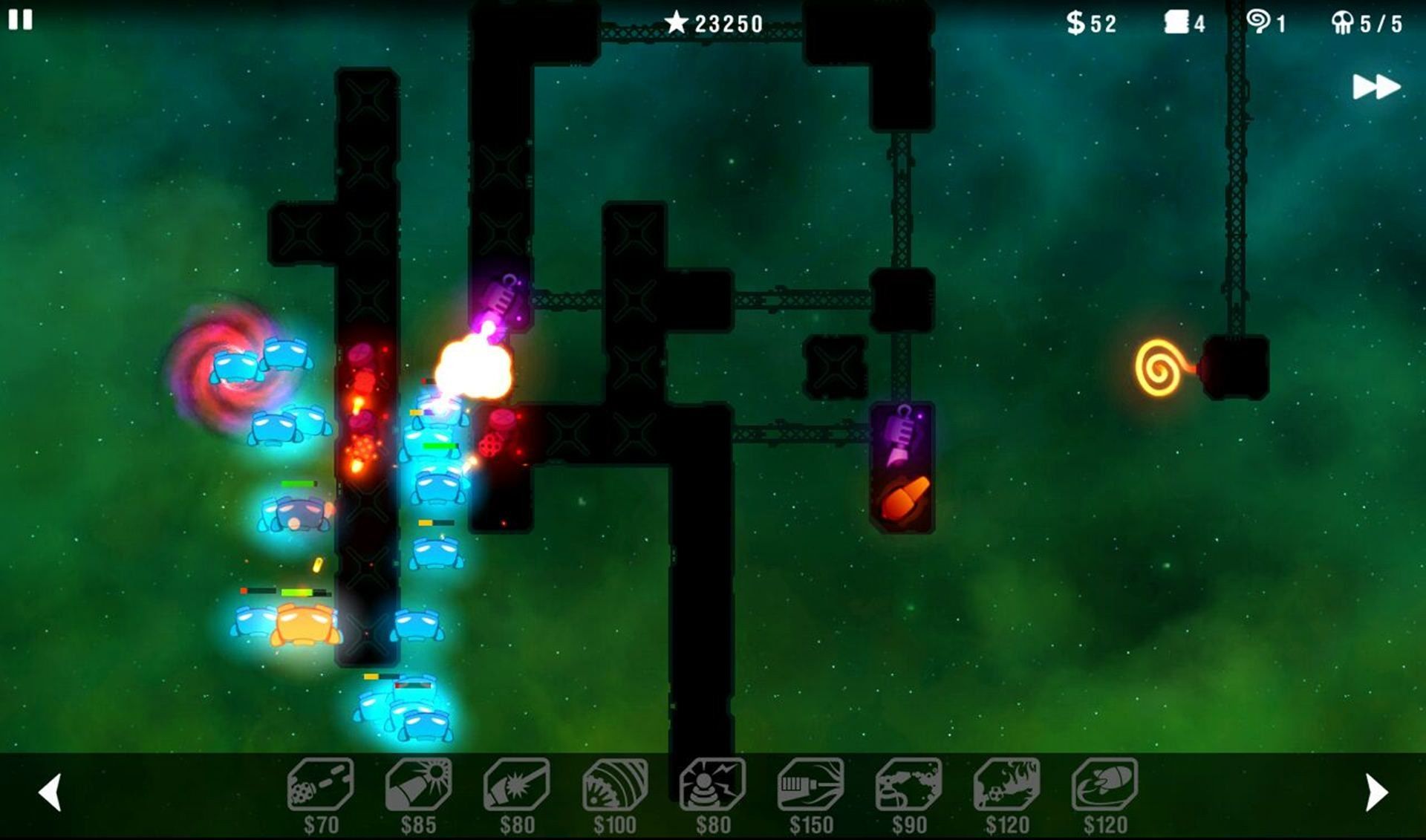Show previous towers with left arrow

pos(50,792)
